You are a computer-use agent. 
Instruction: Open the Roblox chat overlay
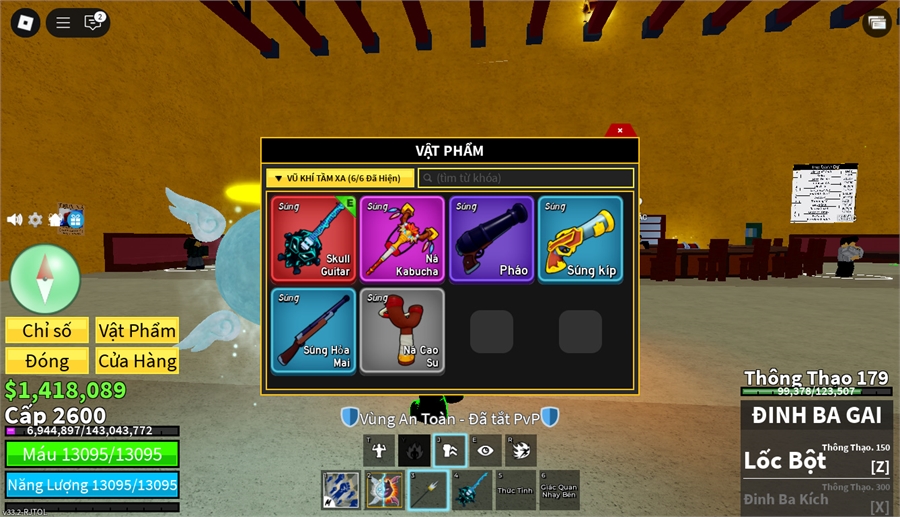pos(94,22)
